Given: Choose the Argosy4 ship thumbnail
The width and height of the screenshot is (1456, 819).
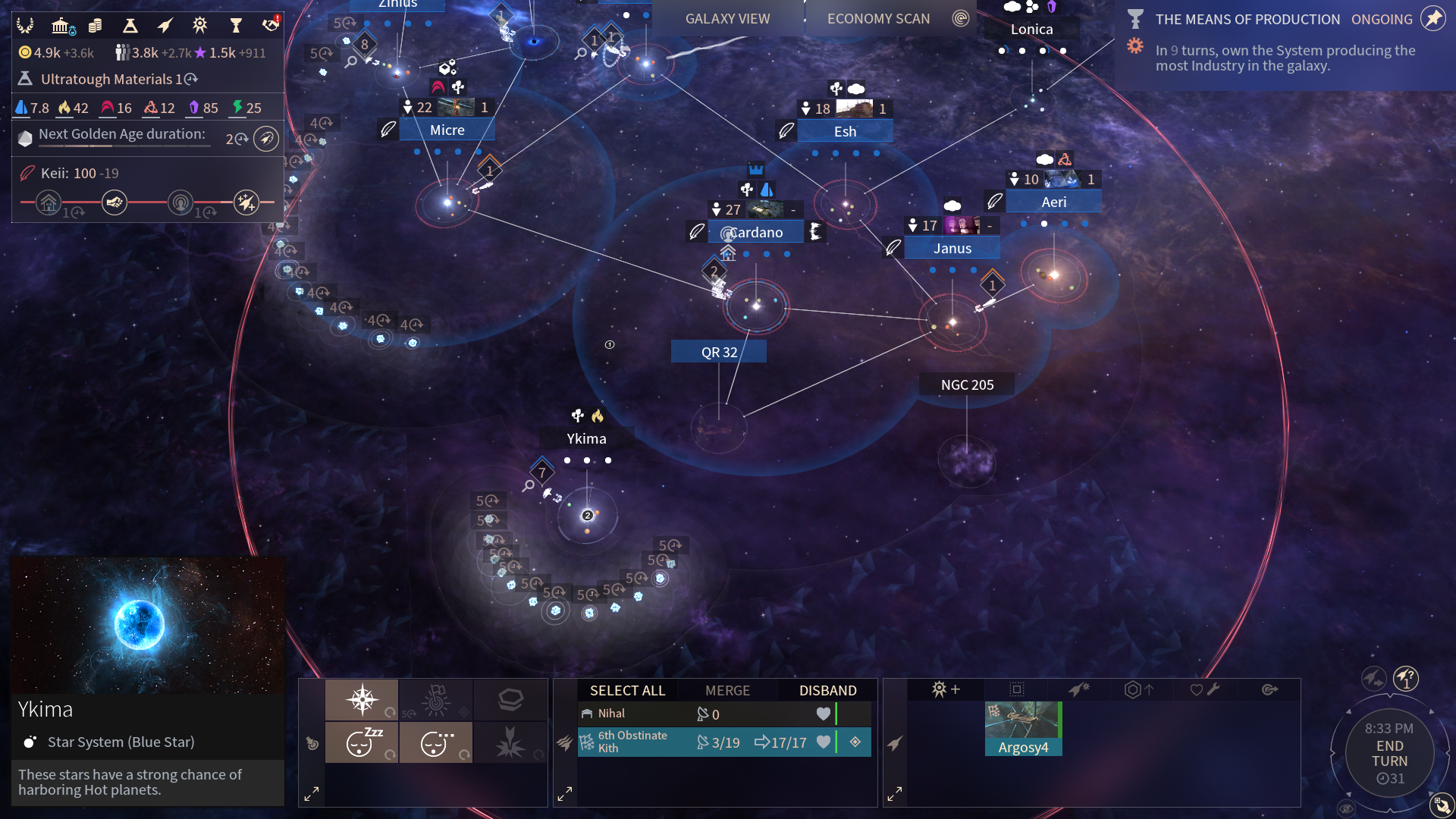Looking at the screenshot, I should click(x=1023, y=728).
